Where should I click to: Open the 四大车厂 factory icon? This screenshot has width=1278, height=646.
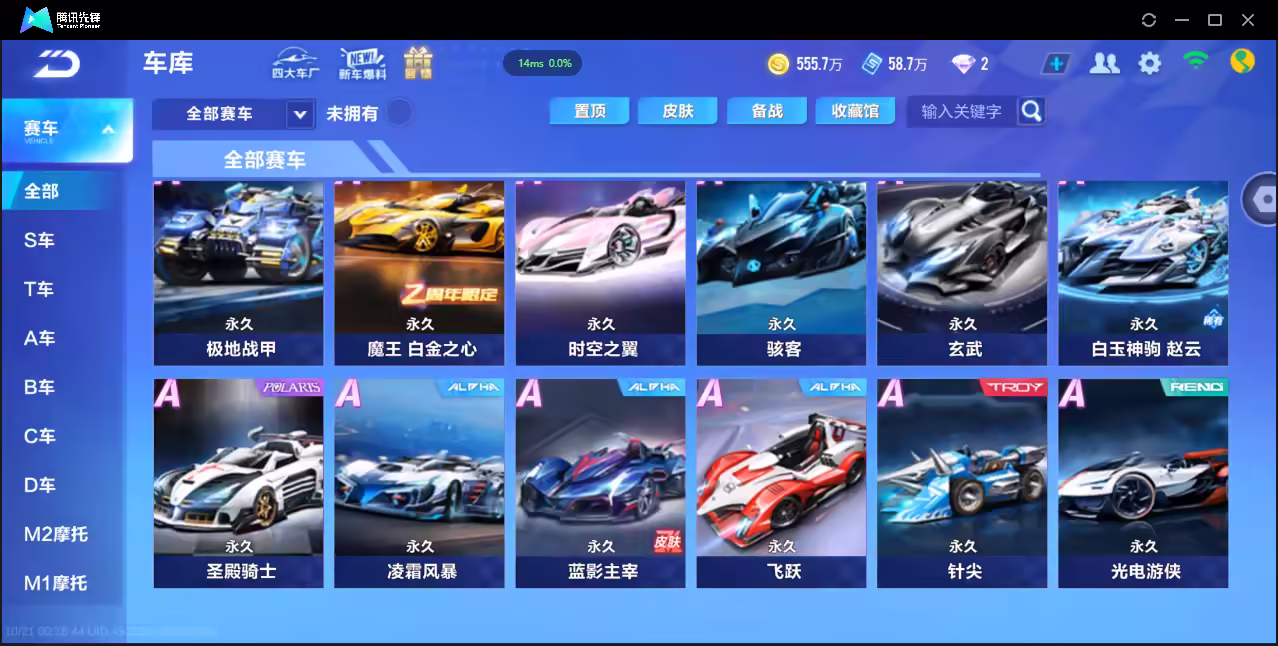[x=295, y=63]
